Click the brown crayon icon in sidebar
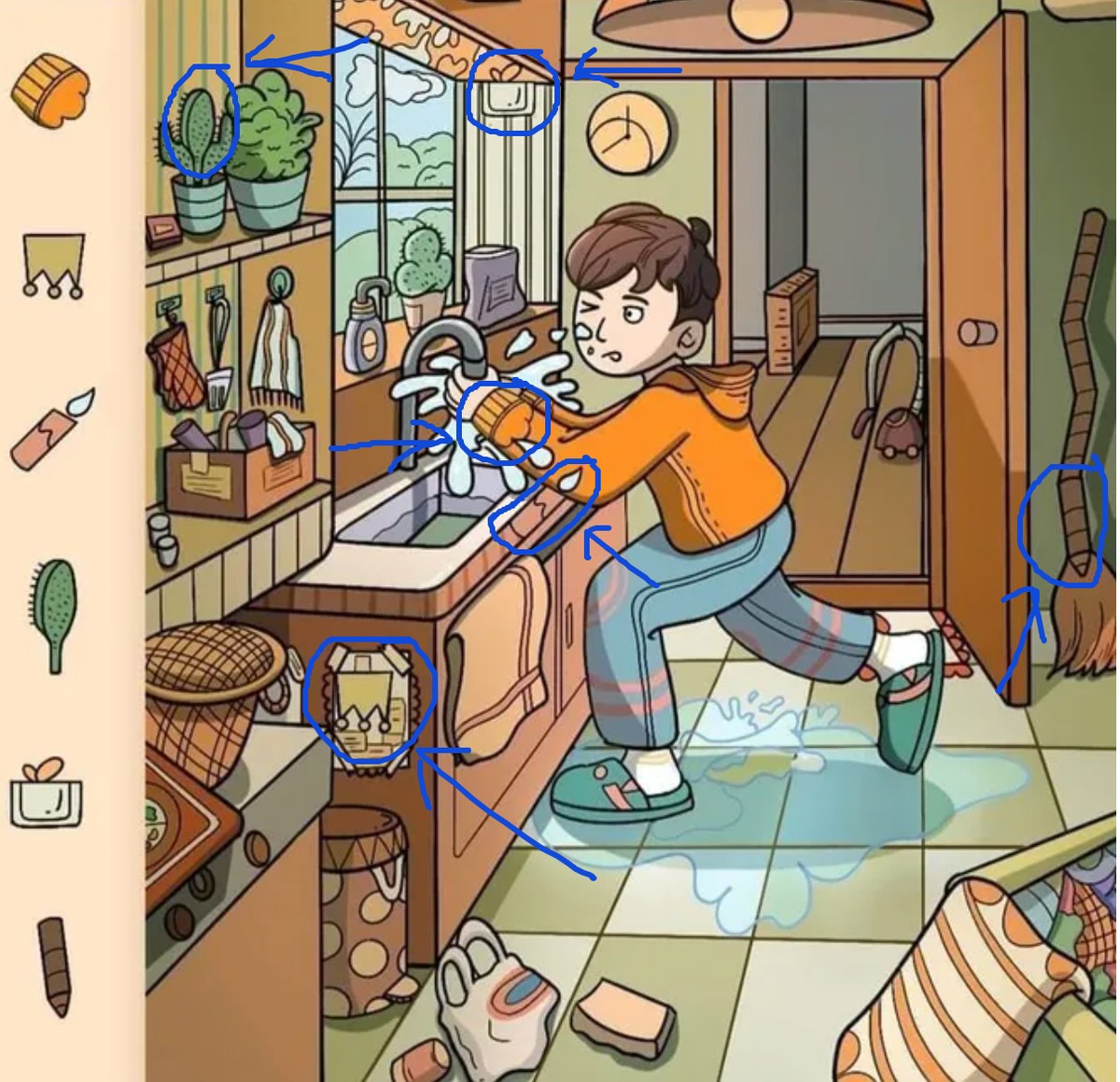The image size is (1120, 1082). [55, 964]
